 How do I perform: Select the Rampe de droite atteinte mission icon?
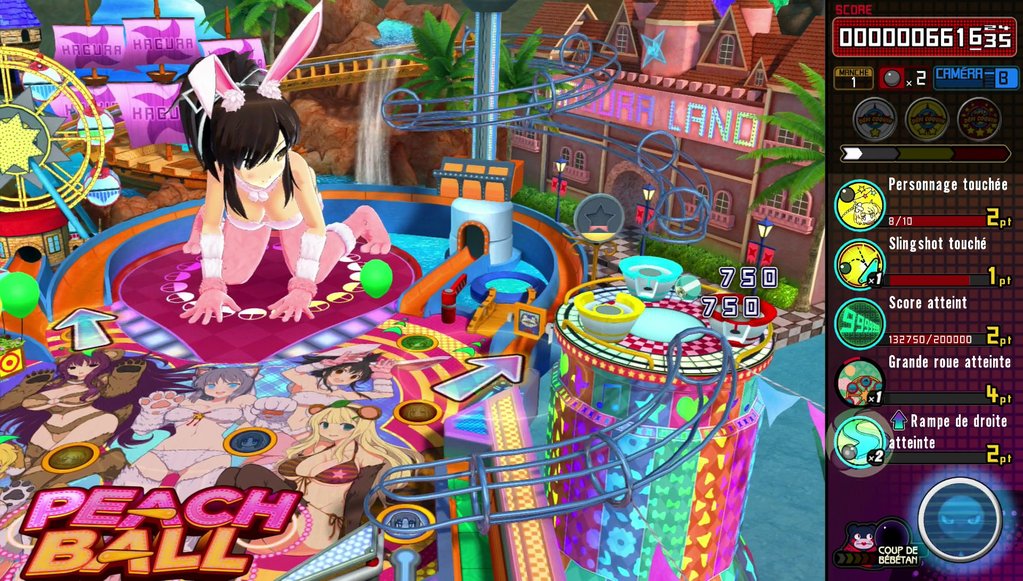coord(859,440)
